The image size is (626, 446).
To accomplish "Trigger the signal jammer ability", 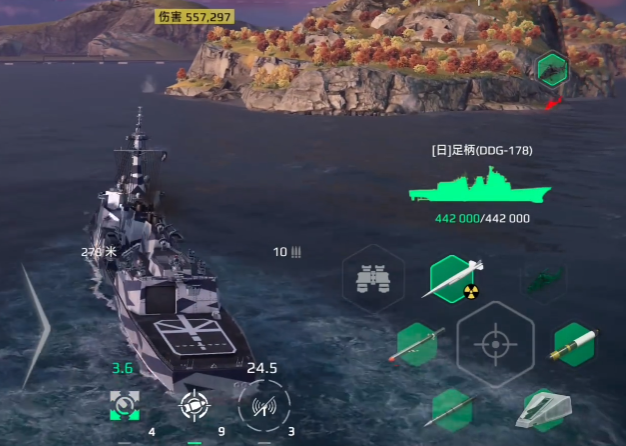I will pyautogui.click(x=263, y=405).
